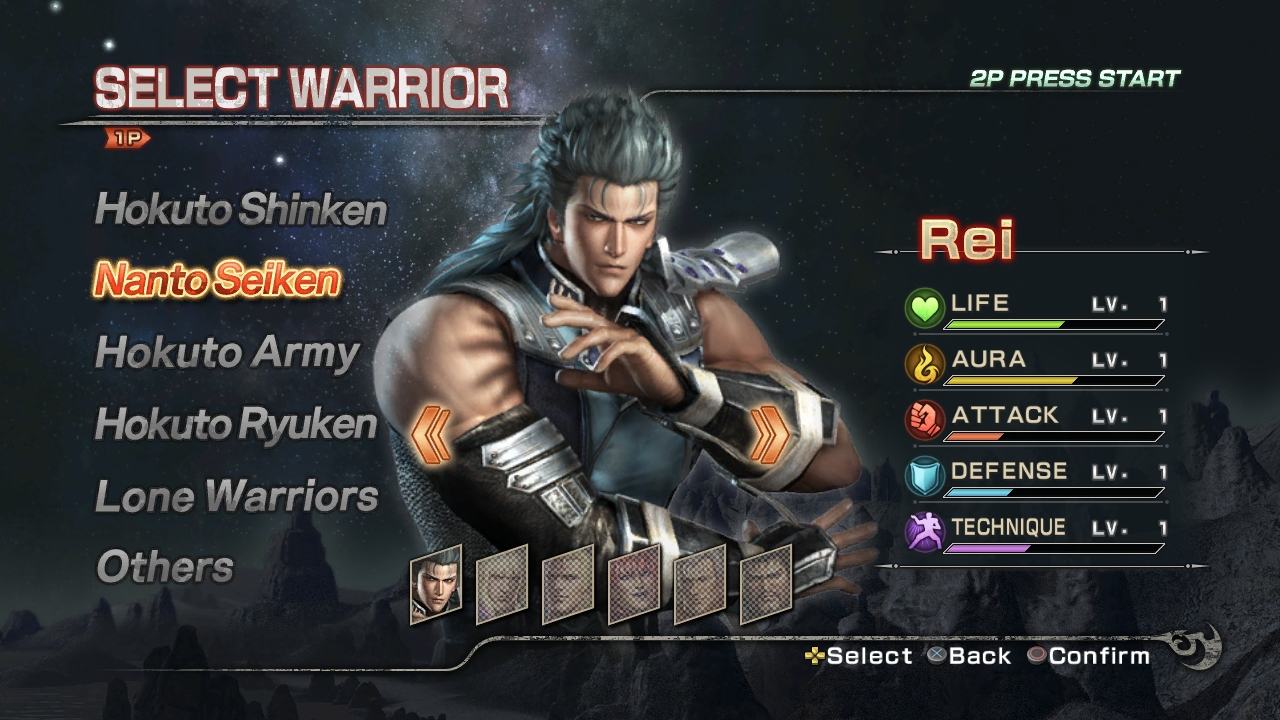This screenshot has width=1280, height=720.
Task: Select Rei's unlocked portrait thumbnail
Action: point(436,584)
